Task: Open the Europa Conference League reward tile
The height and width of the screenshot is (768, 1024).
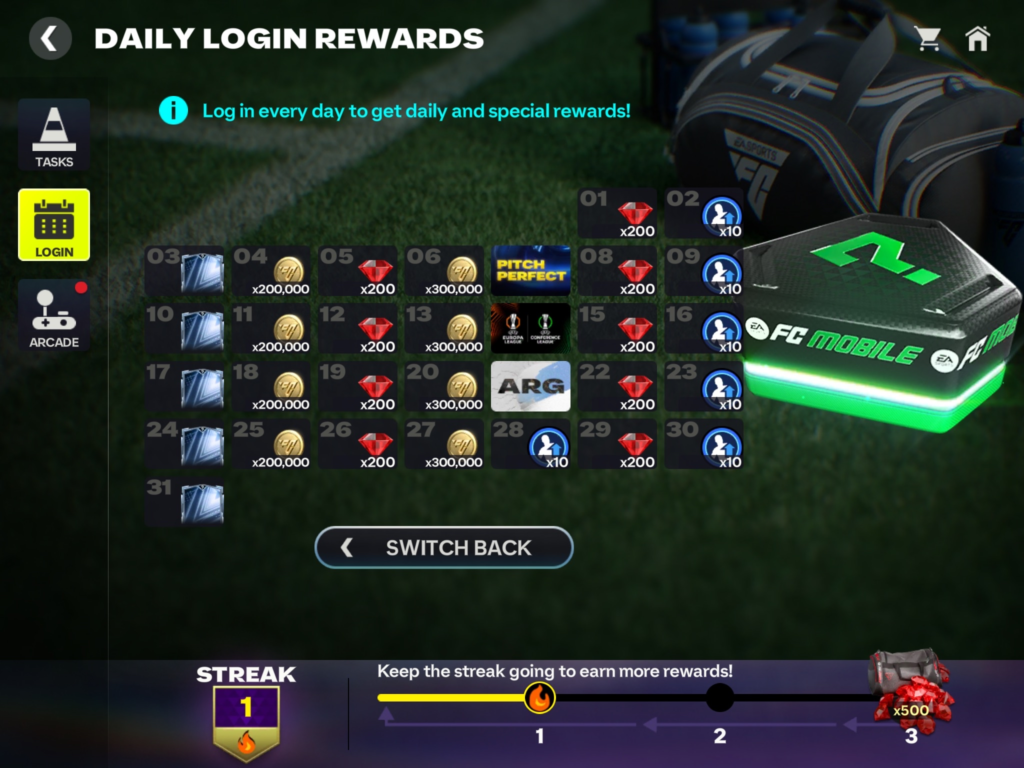Action: (531, 329)
